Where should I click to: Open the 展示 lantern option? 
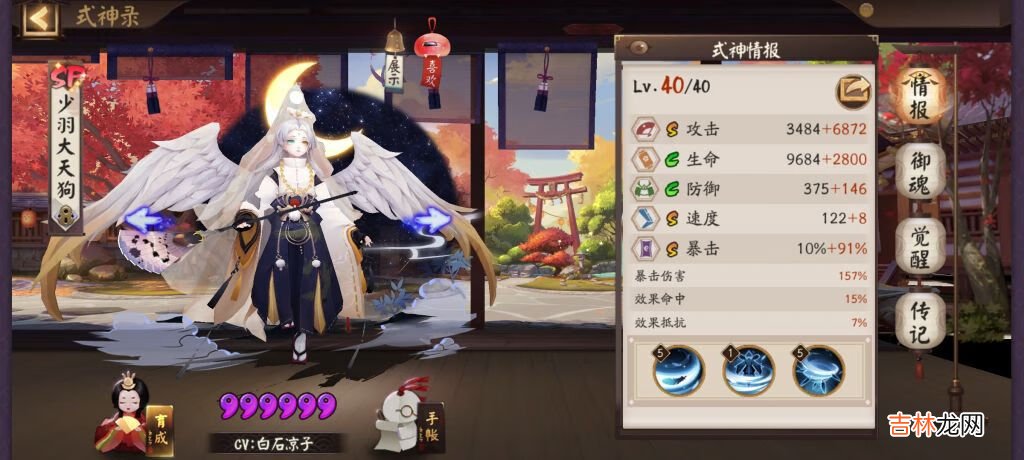[x=392, y=68]
